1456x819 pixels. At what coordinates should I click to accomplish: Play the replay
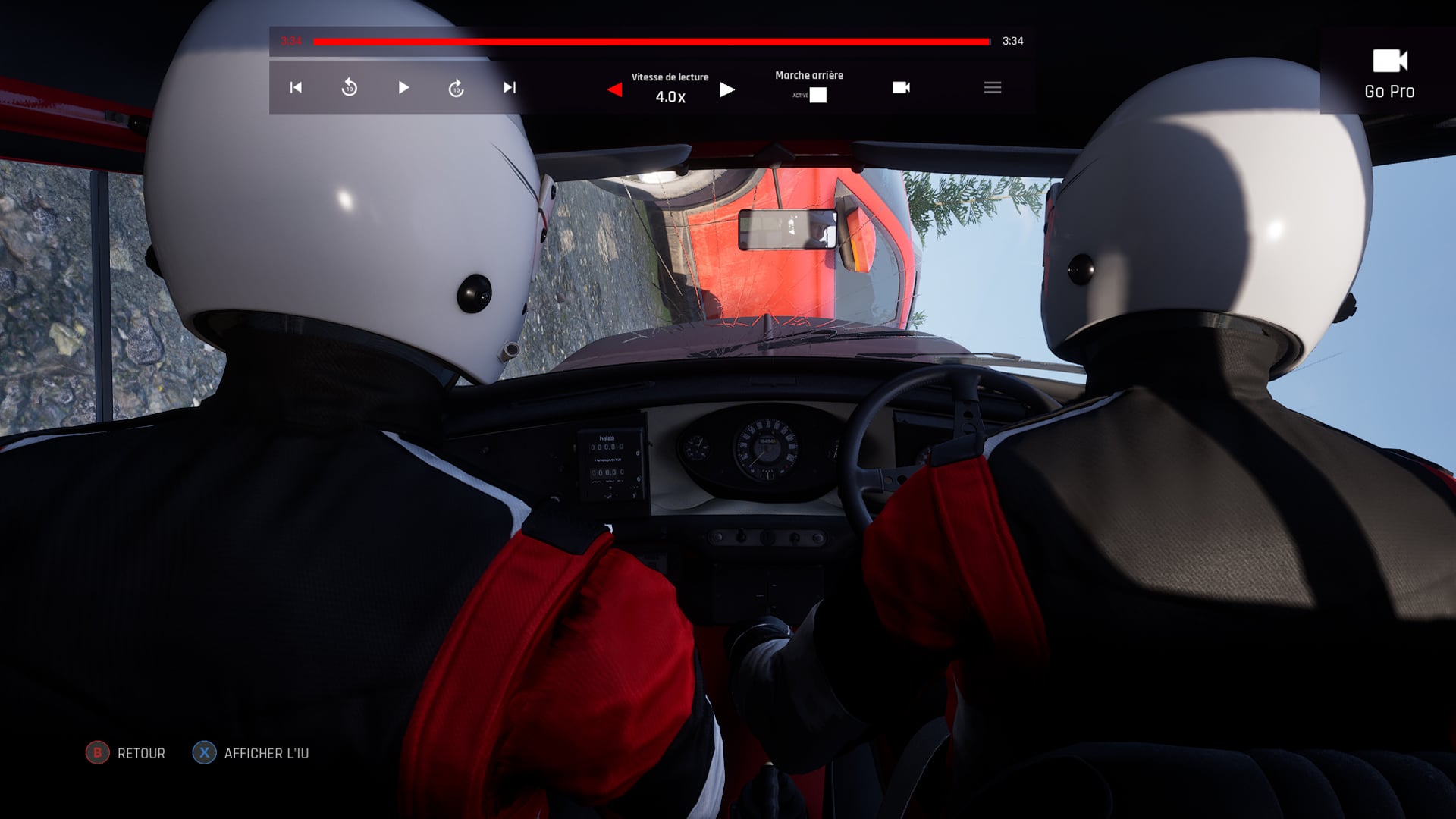[403, 88]
